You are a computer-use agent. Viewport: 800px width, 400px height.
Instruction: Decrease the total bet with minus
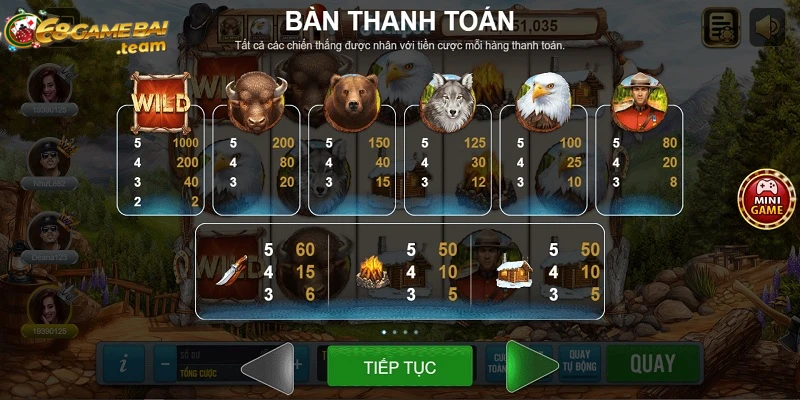pyautogui.click(x=165, y=364)
